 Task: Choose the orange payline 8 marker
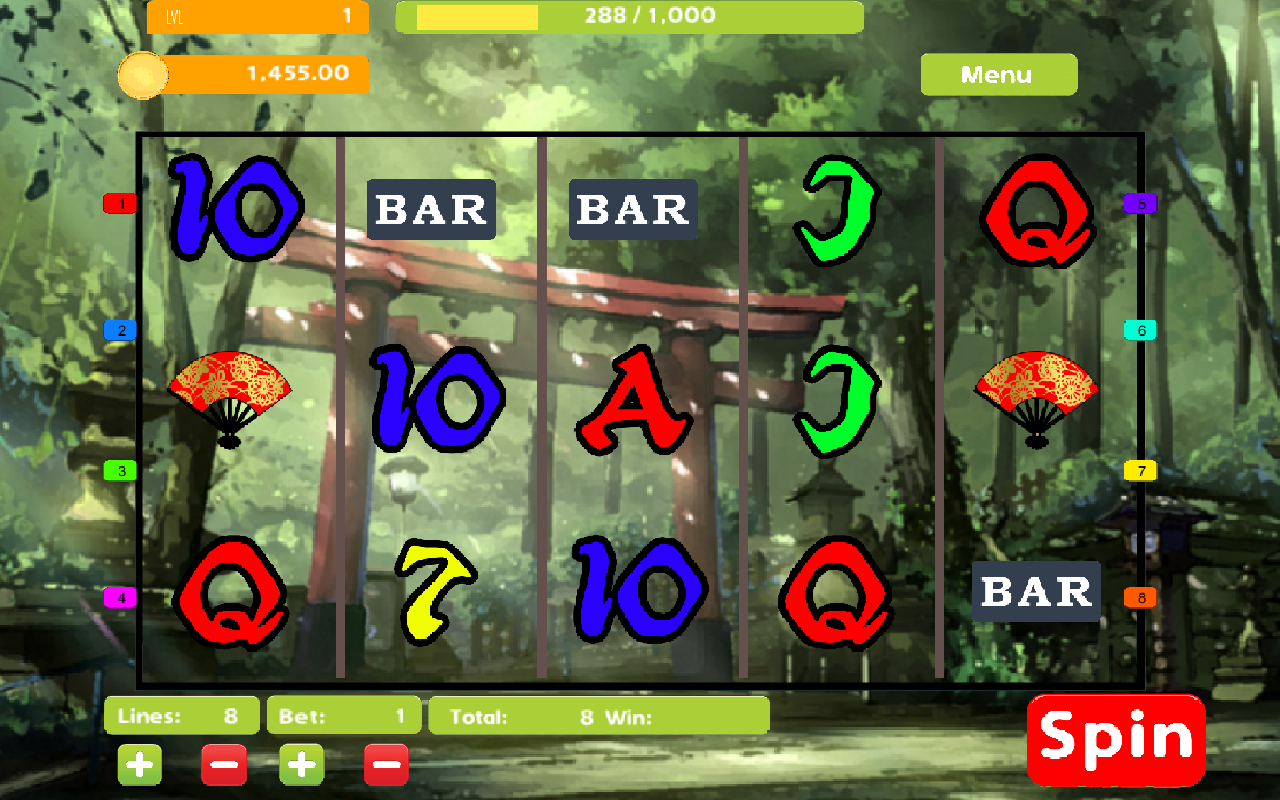1140,598
